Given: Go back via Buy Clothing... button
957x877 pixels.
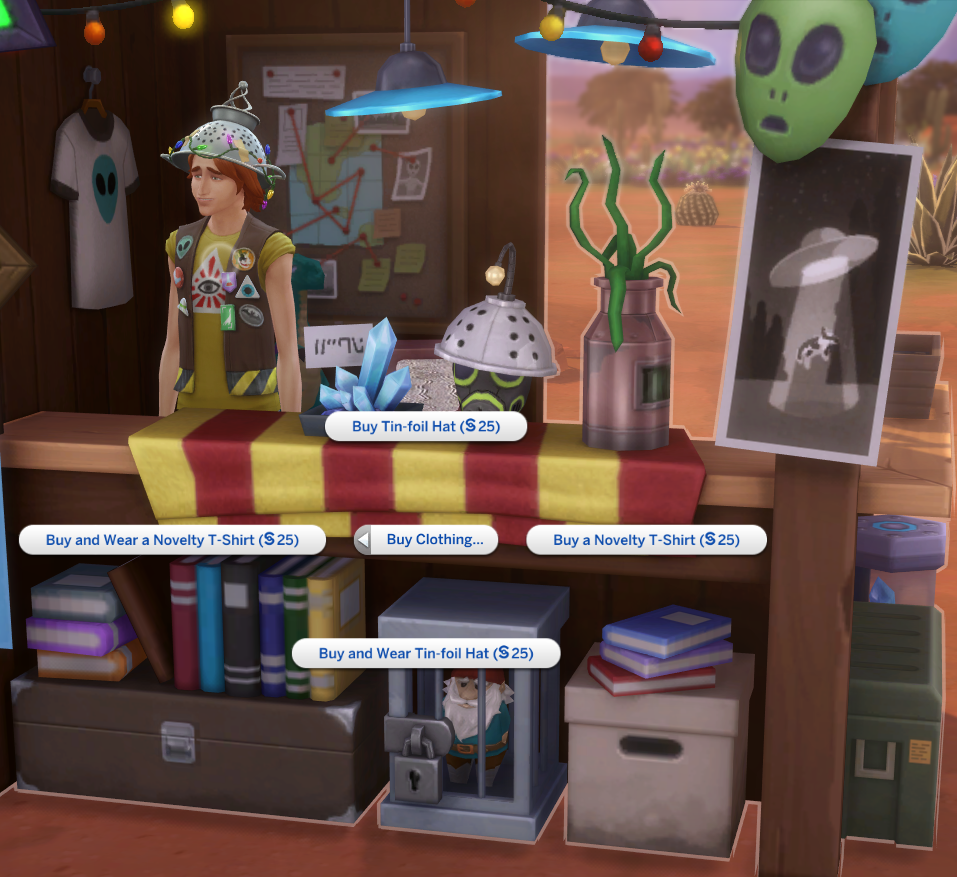Looking at the screenshot, I should (x=427, y=540).
